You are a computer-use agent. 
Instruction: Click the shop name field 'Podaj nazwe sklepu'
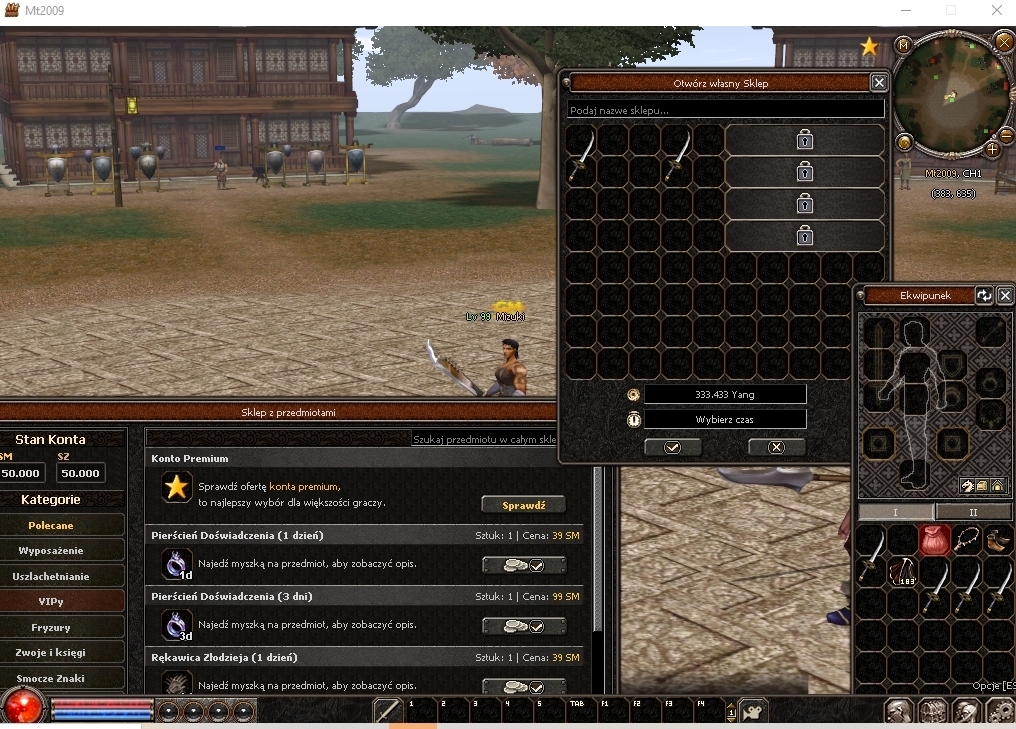725,109
